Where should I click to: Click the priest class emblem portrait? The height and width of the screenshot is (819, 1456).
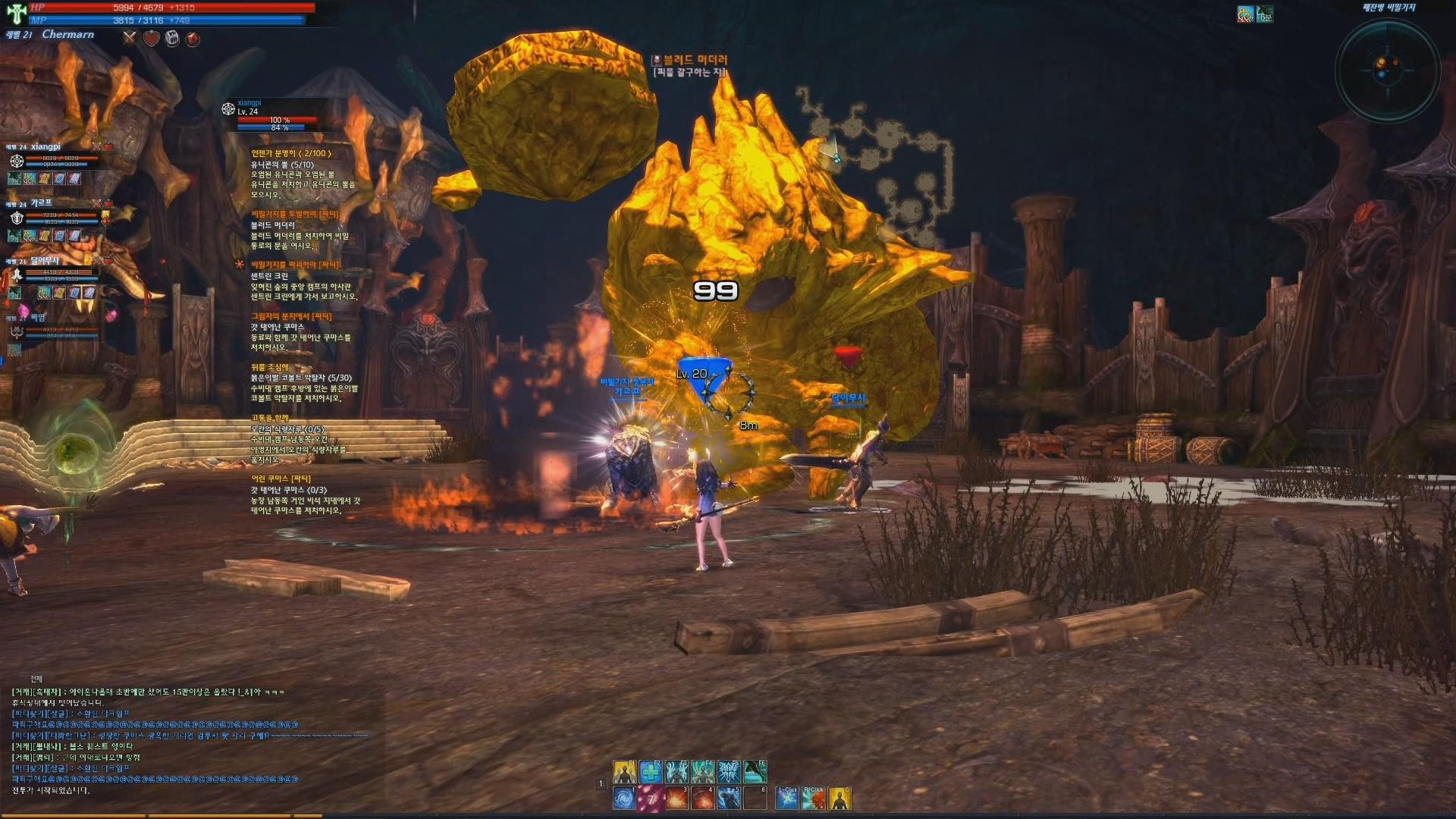pos(17,13)
